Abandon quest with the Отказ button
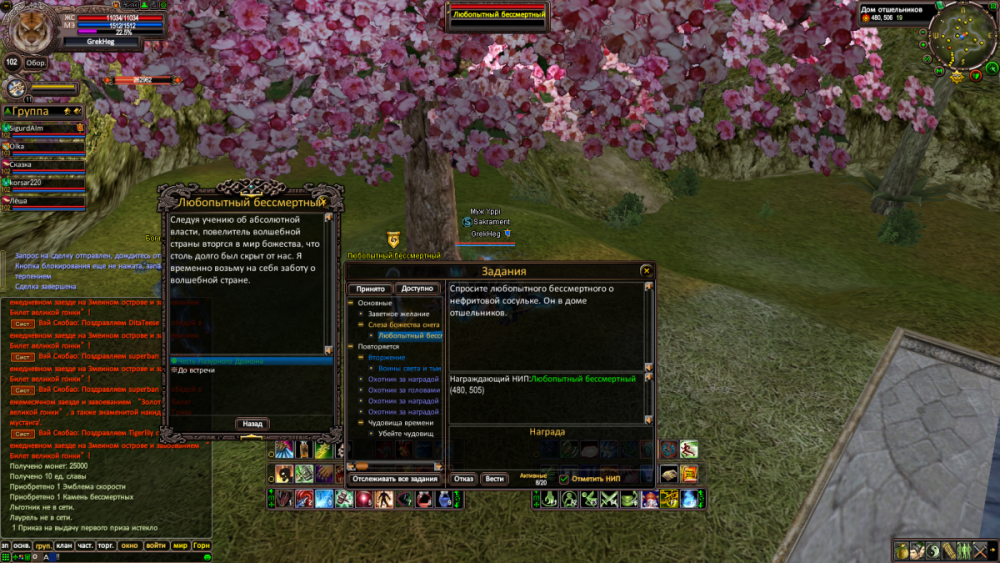Viewport: 1000px width, 563px height. pos(463,479)
